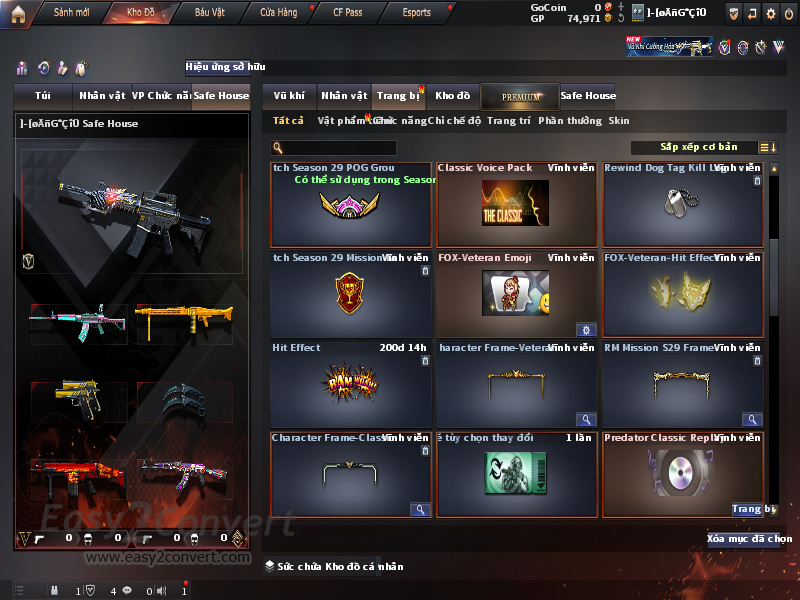Show the Skin filter
The width and height of the screenshot is (800, 600).
[619, 121]
